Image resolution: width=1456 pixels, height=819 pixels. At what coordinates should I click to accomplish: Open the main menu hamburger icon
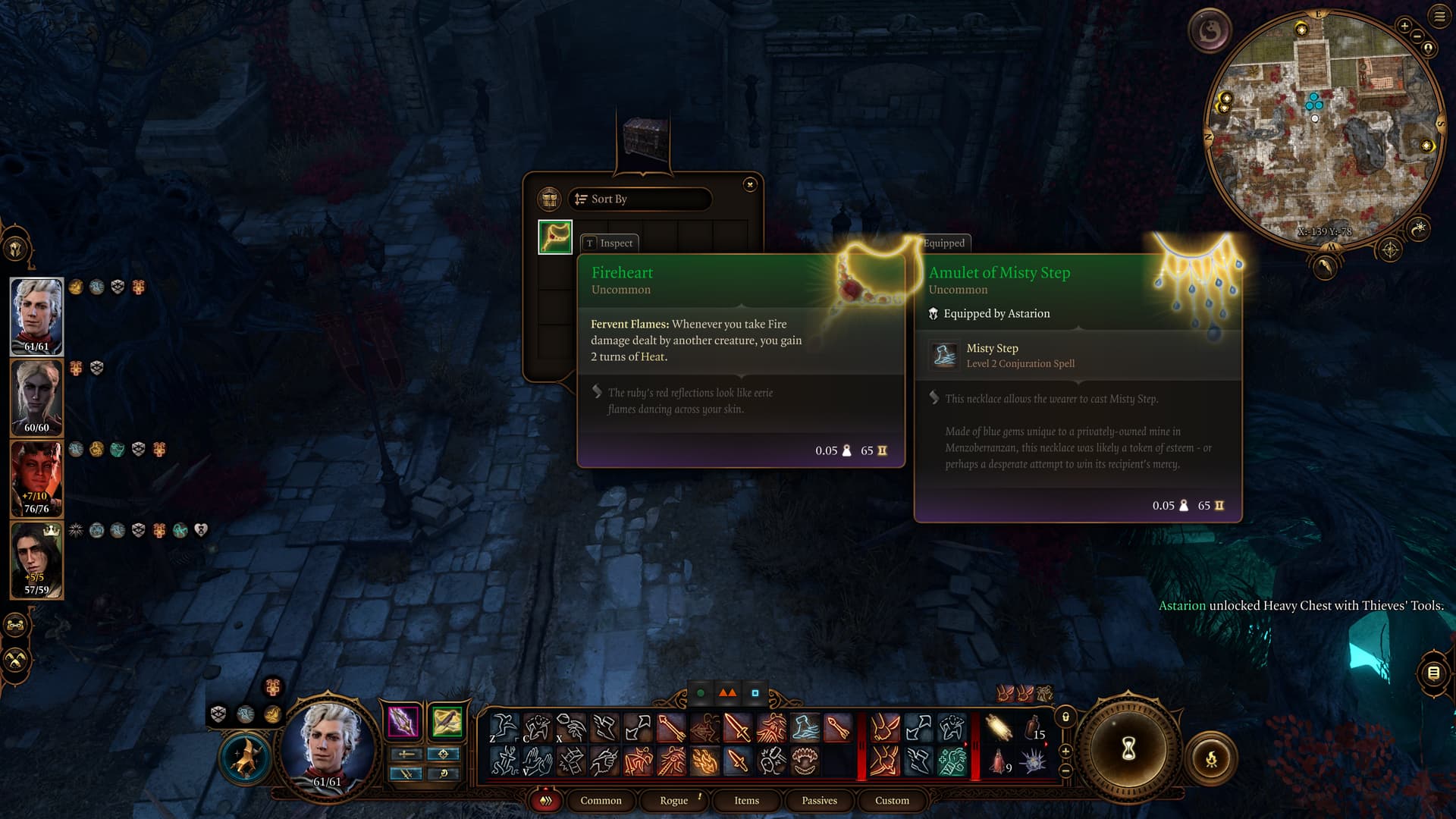click(1439, 17)
